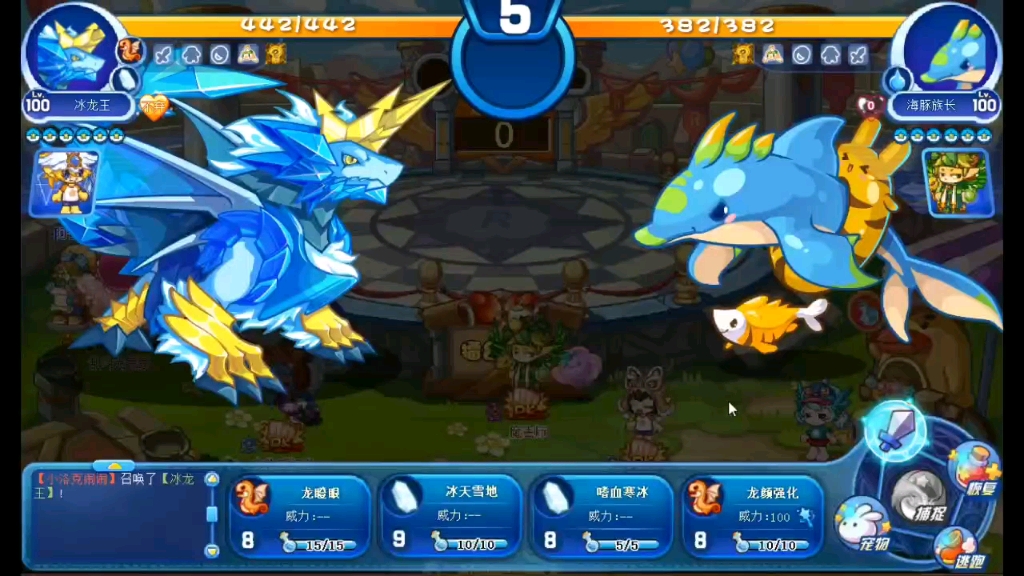Inspect the enemy's water-drop element icon
This screenshot has height=576, width=1024.
click(897, 79)
